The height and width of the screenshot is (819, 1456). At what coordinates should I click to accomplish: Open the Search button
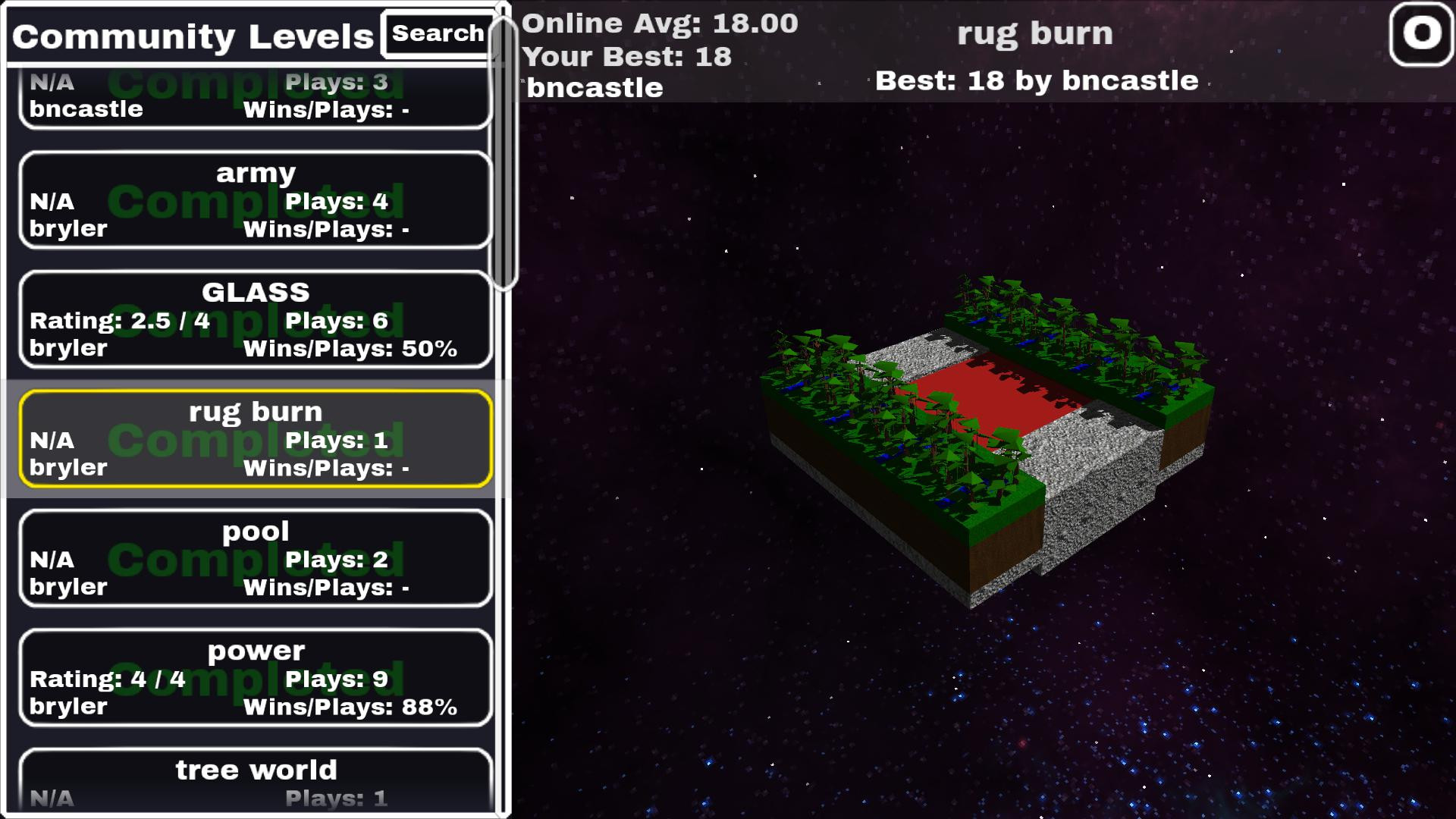point(438,34)
